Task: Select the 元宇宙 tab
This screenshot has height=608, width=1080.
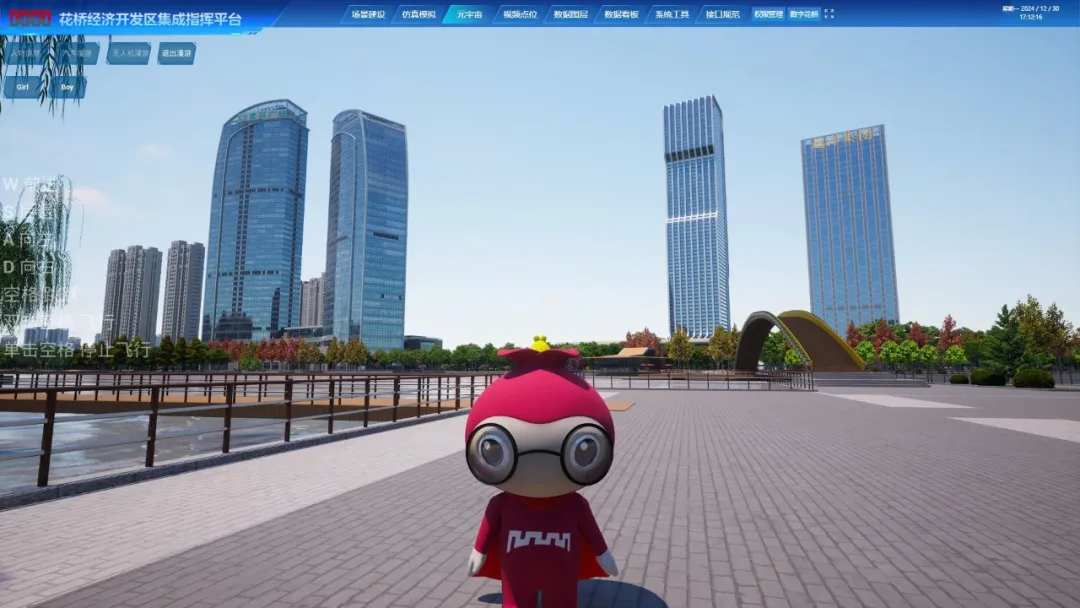Action: pyautogui.click(x=468, y=14)
